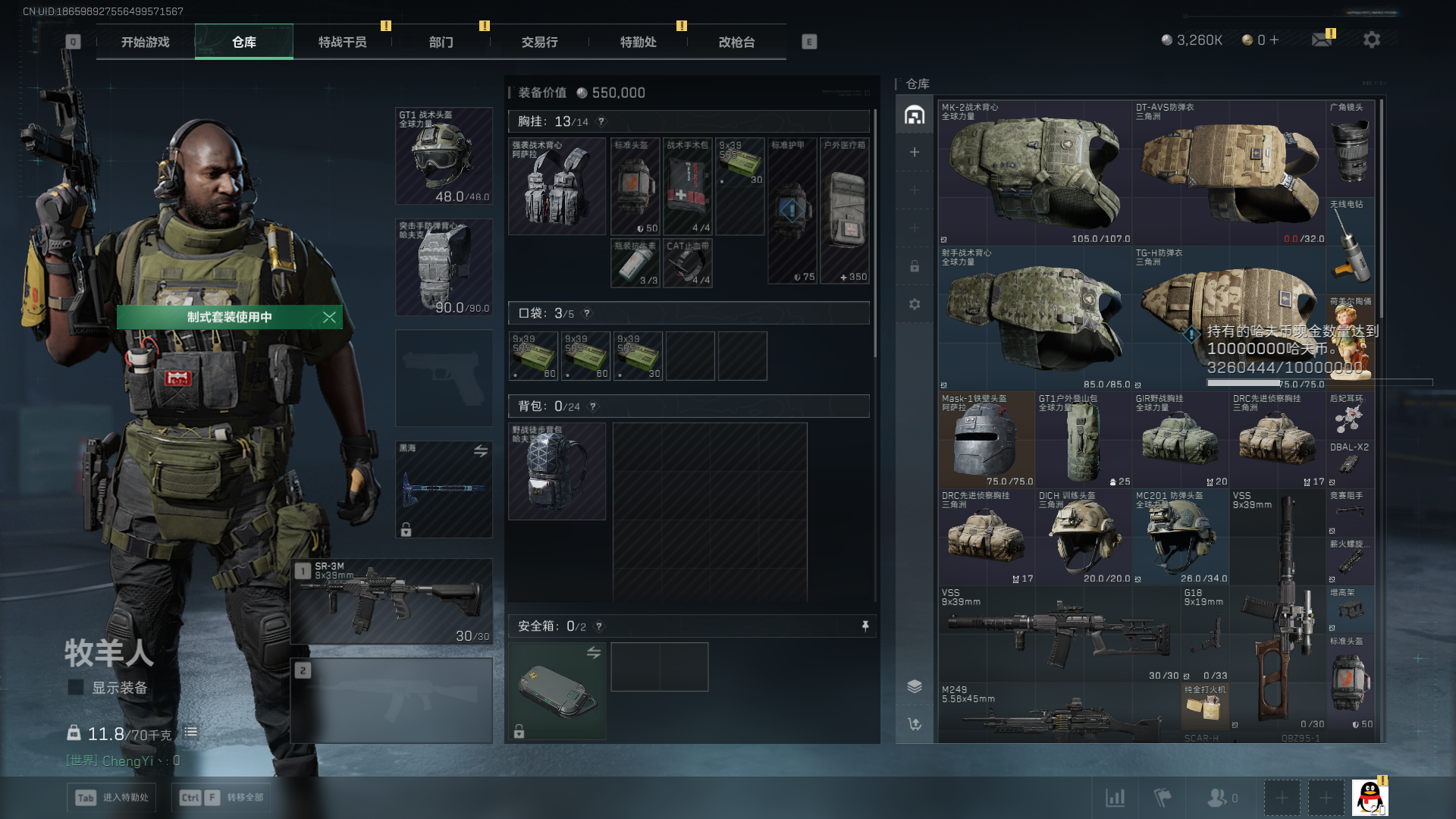
Task: Open the QQ penguin icon
Action: coord(1370,798)
